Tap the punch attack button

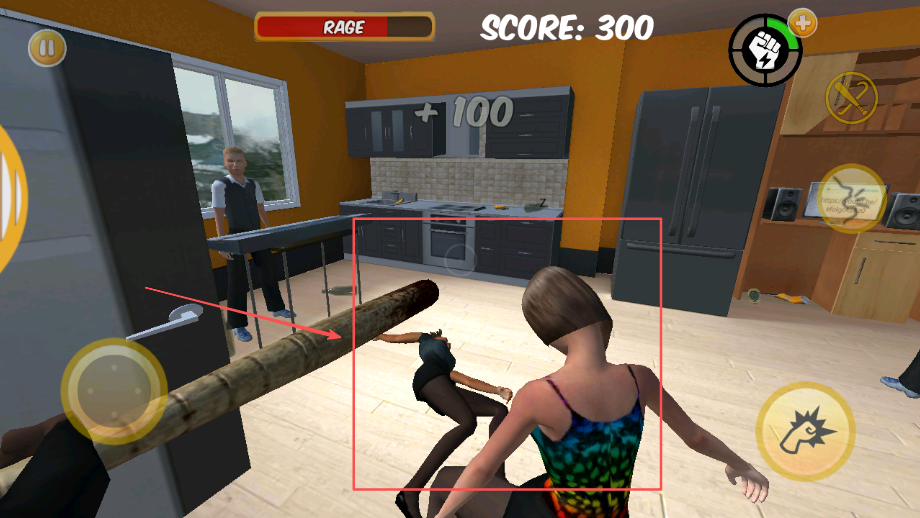coord(805,431)
